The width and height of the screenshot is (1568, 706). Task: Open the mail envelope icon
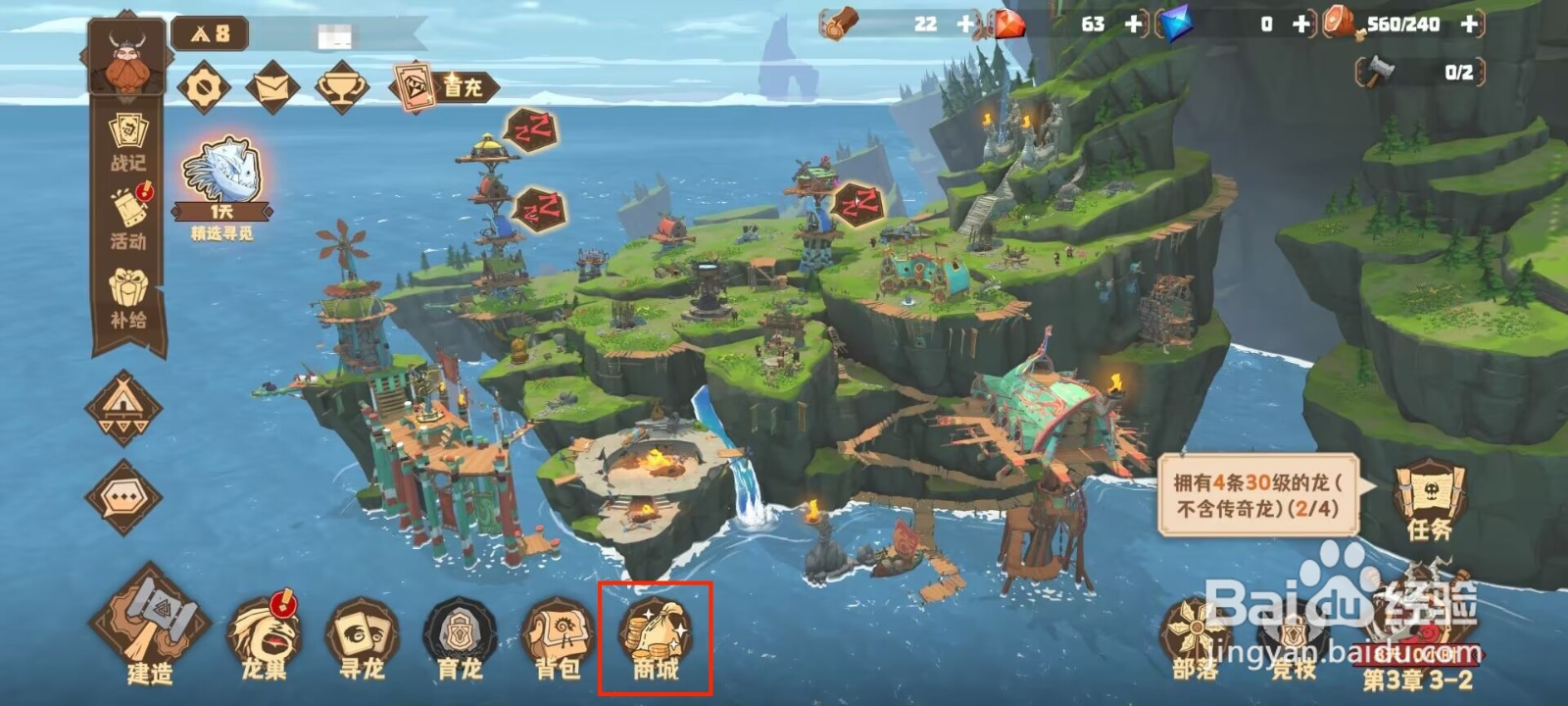(272, 88)
